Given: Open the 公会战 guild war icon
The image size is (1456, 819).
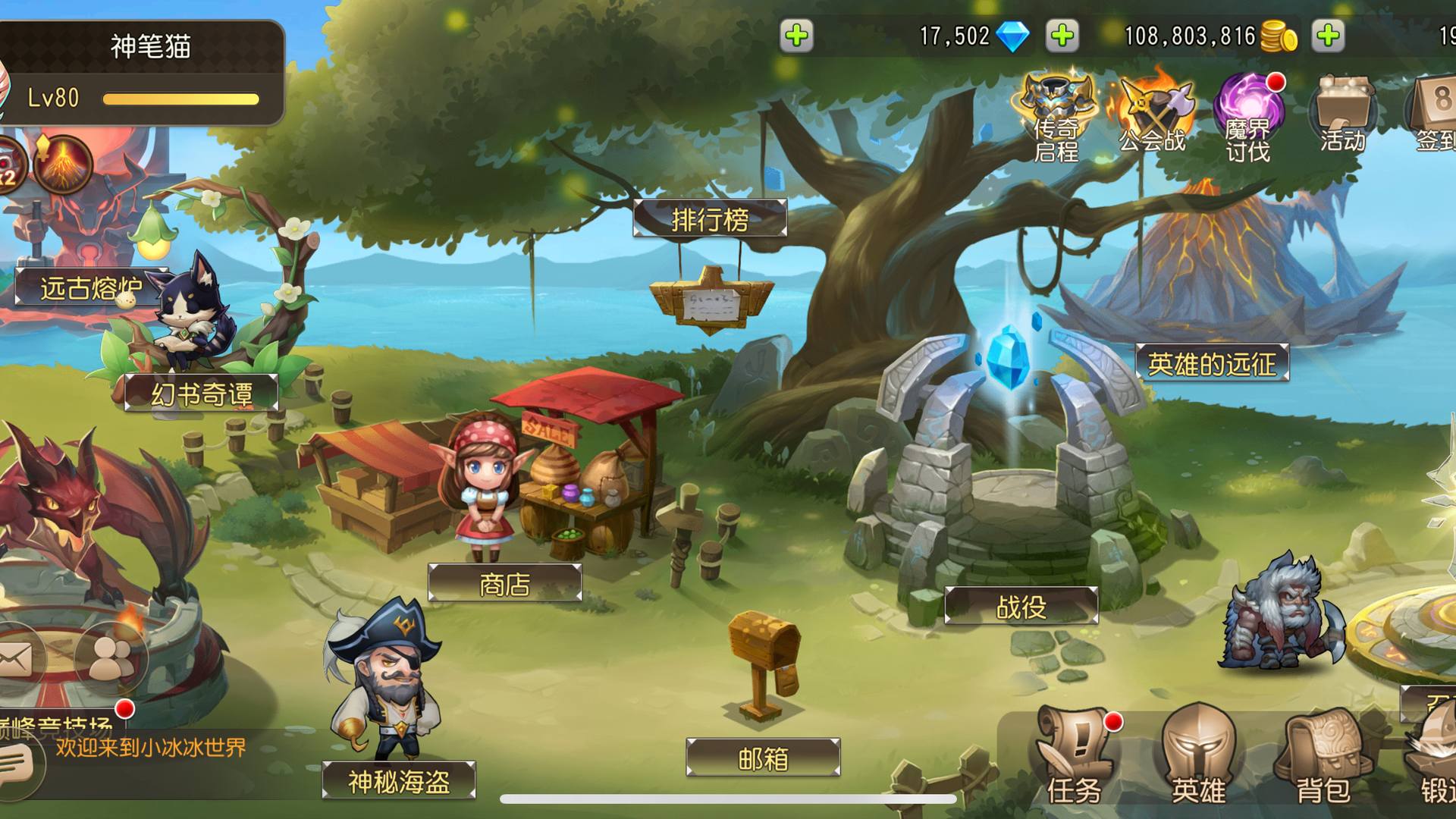Looking at the screenshot, I should (x=1153, y=114).
